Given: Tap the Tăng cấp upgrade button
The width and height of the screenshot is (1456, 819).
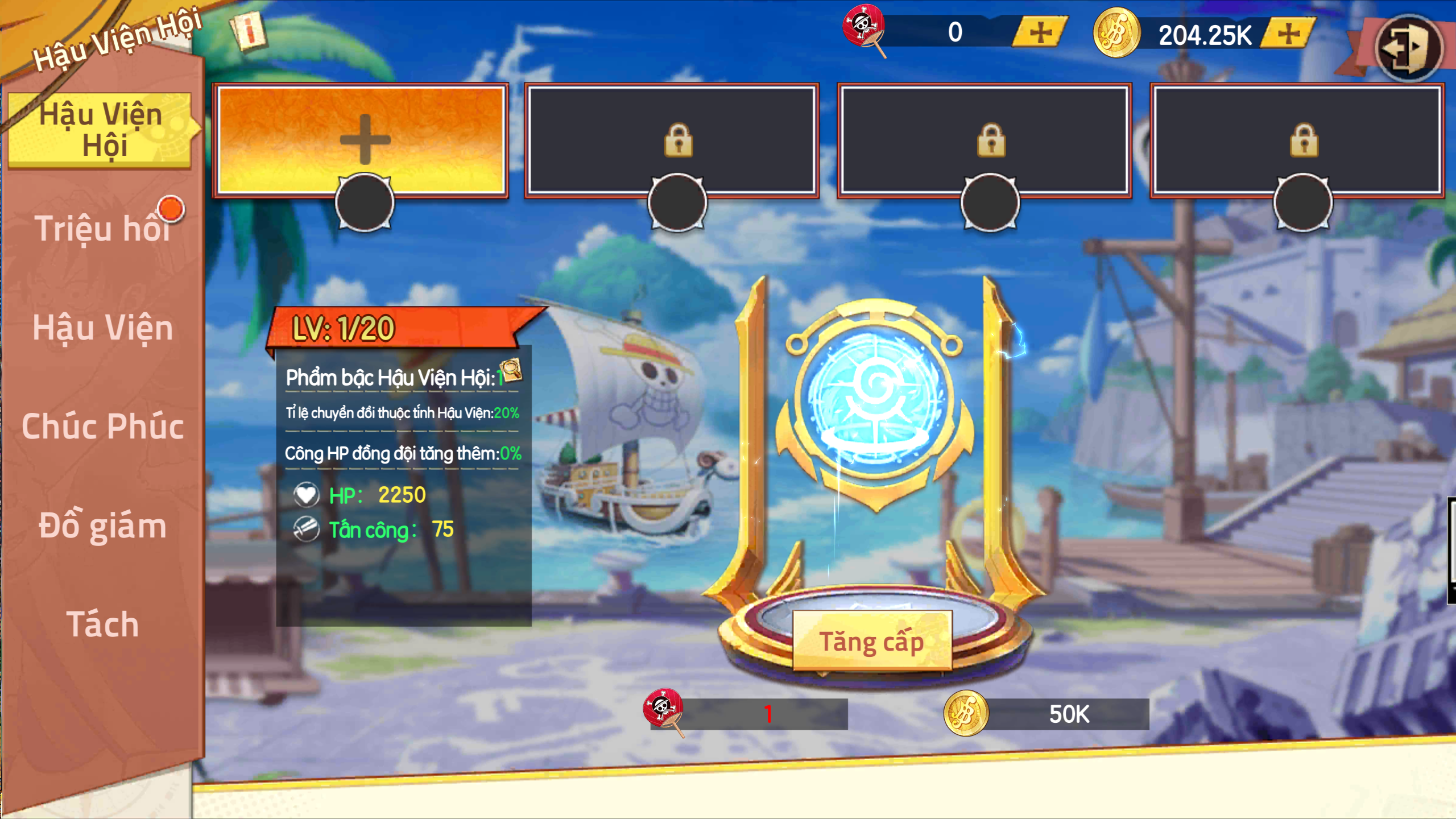Looking at the screenshot, I should tap(871, 642).
